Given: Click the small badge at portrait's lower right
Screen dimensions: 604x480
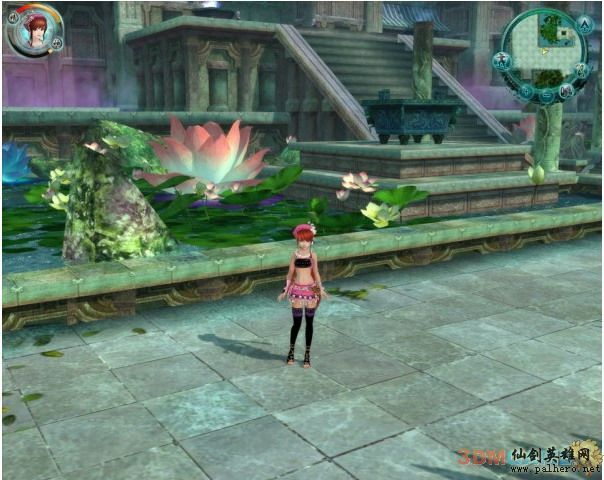Looking at the screenshot, I should [x=57, y=43].
